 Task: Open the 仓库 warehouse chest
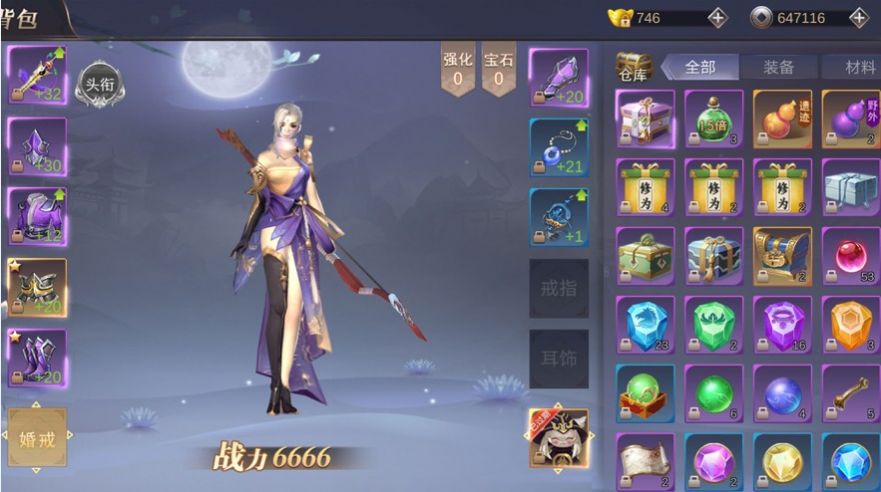633,67
